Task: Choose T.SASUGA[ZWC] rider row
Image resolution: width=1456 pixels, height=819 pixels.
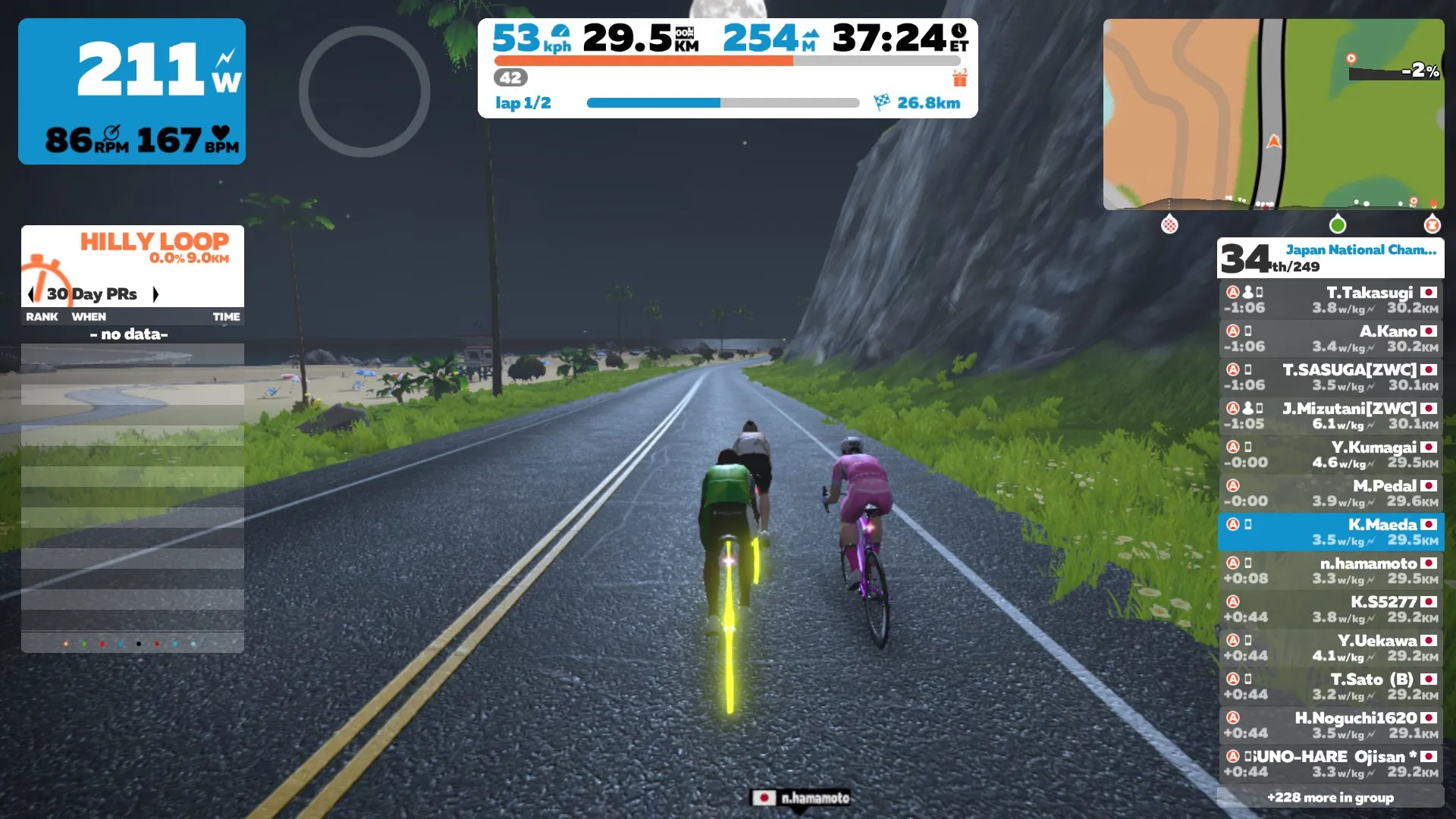Action: [x=1330, y=378]
